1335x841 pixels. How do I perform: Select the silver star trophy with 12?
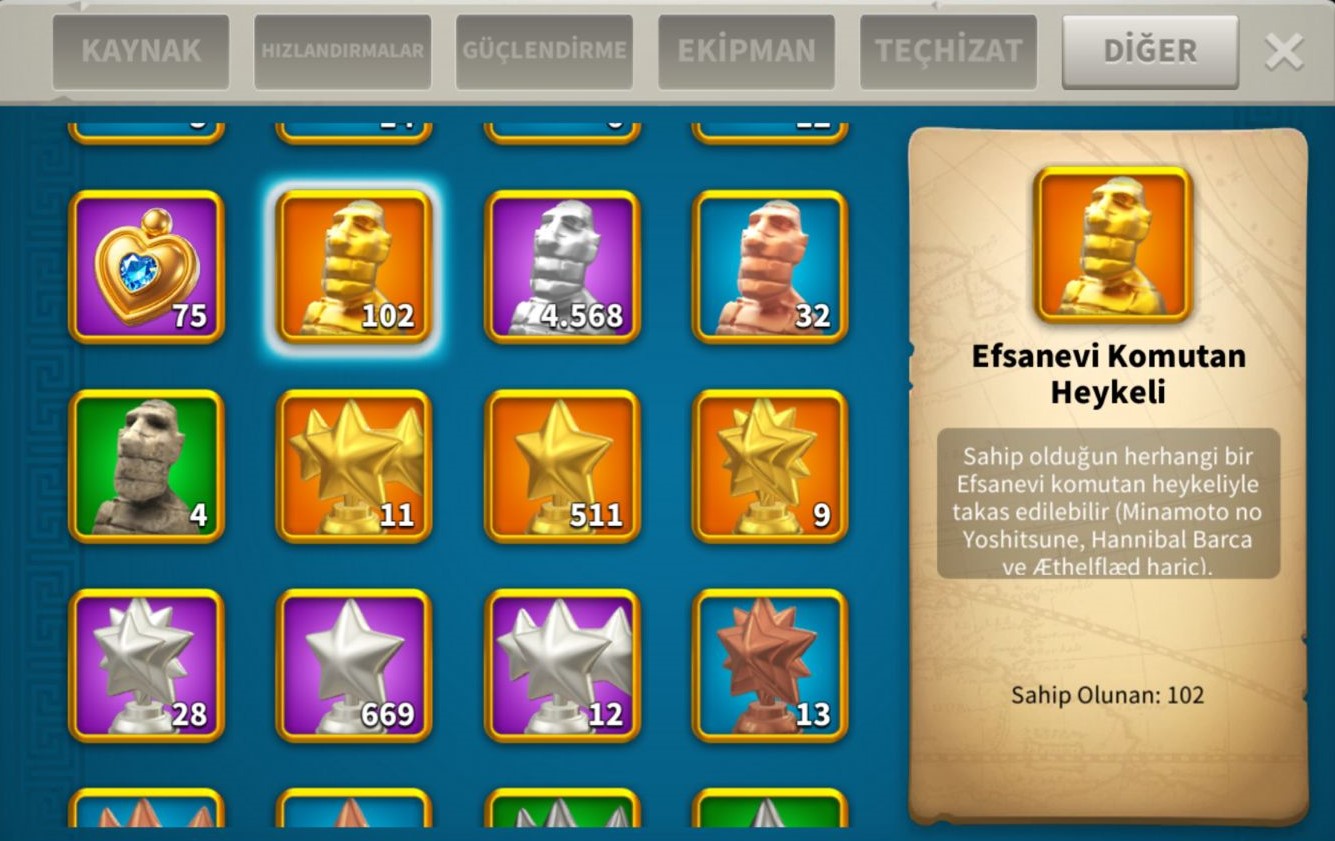tap(562, 665)
